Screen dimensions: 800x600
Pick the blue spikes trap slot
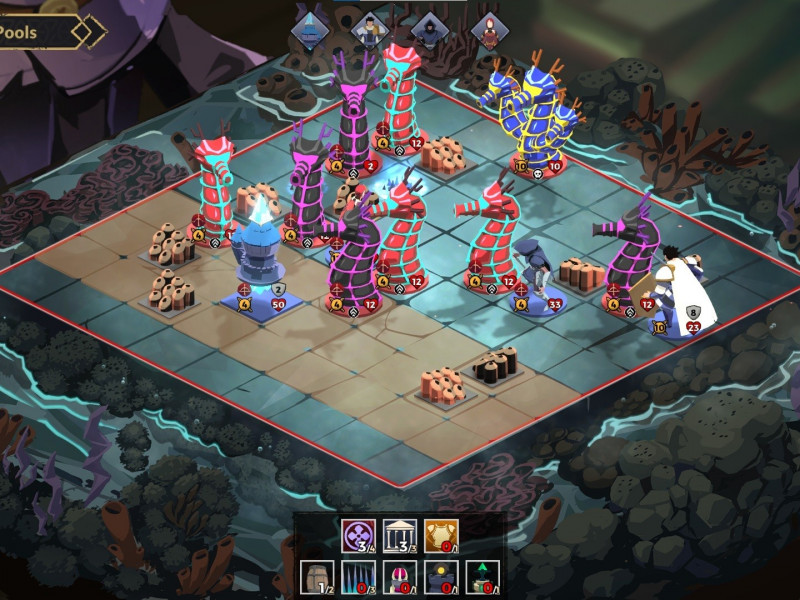coord(357,576)
